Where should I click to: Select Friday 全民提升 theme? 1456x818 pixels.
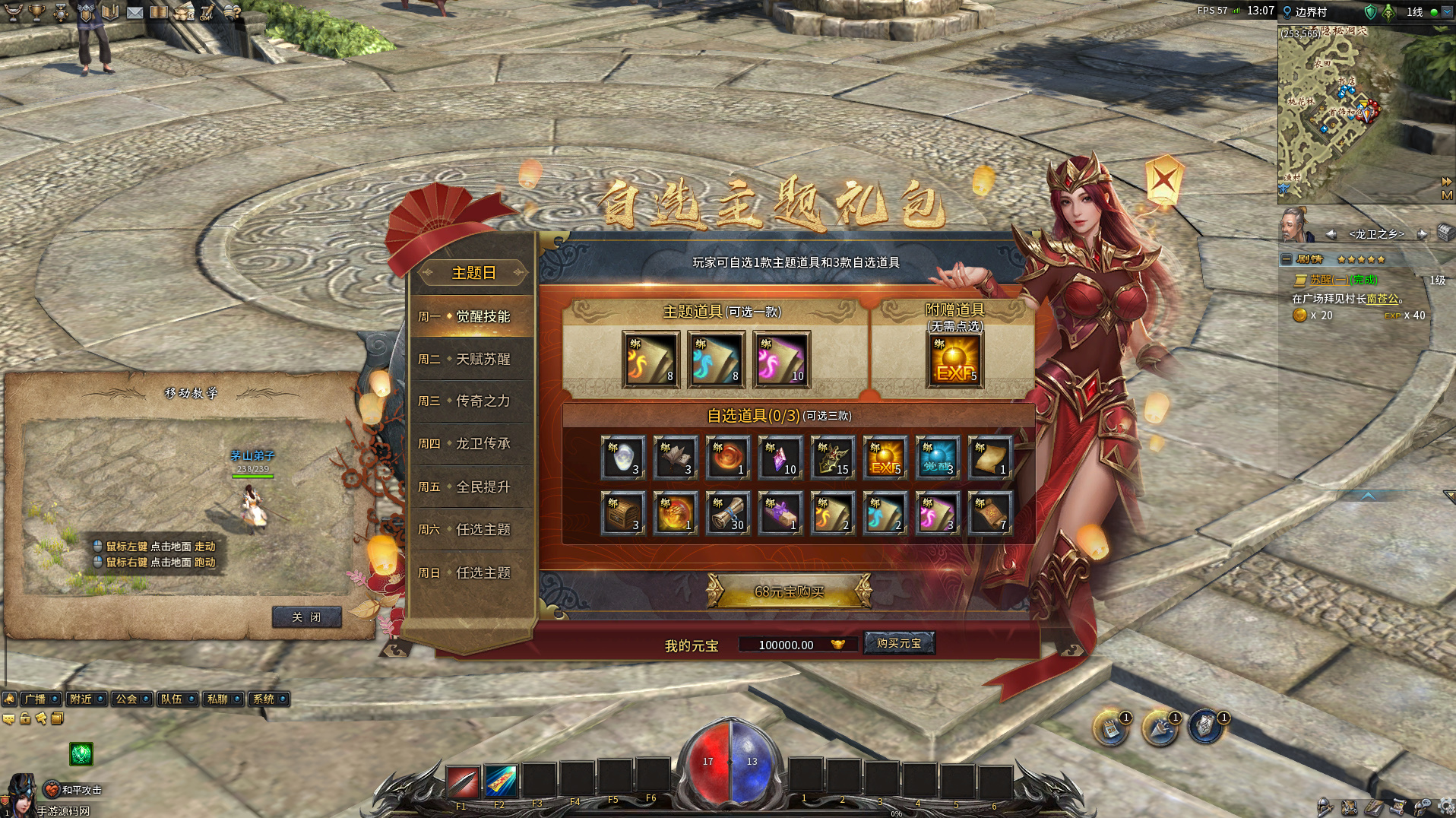(472, 487)
